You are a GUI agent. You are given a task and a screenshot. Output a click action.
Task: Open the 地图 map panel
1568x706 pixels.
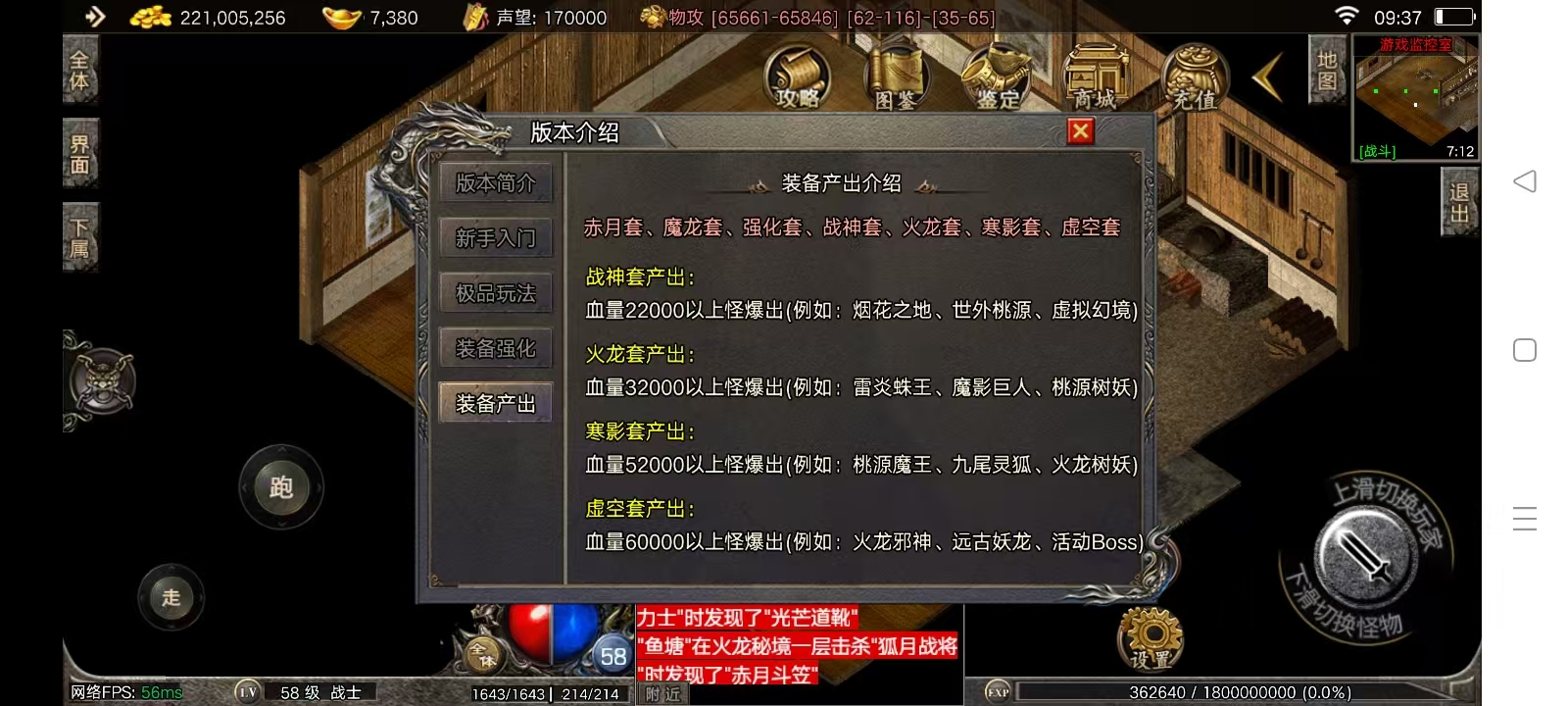[x=1327, y=71]
